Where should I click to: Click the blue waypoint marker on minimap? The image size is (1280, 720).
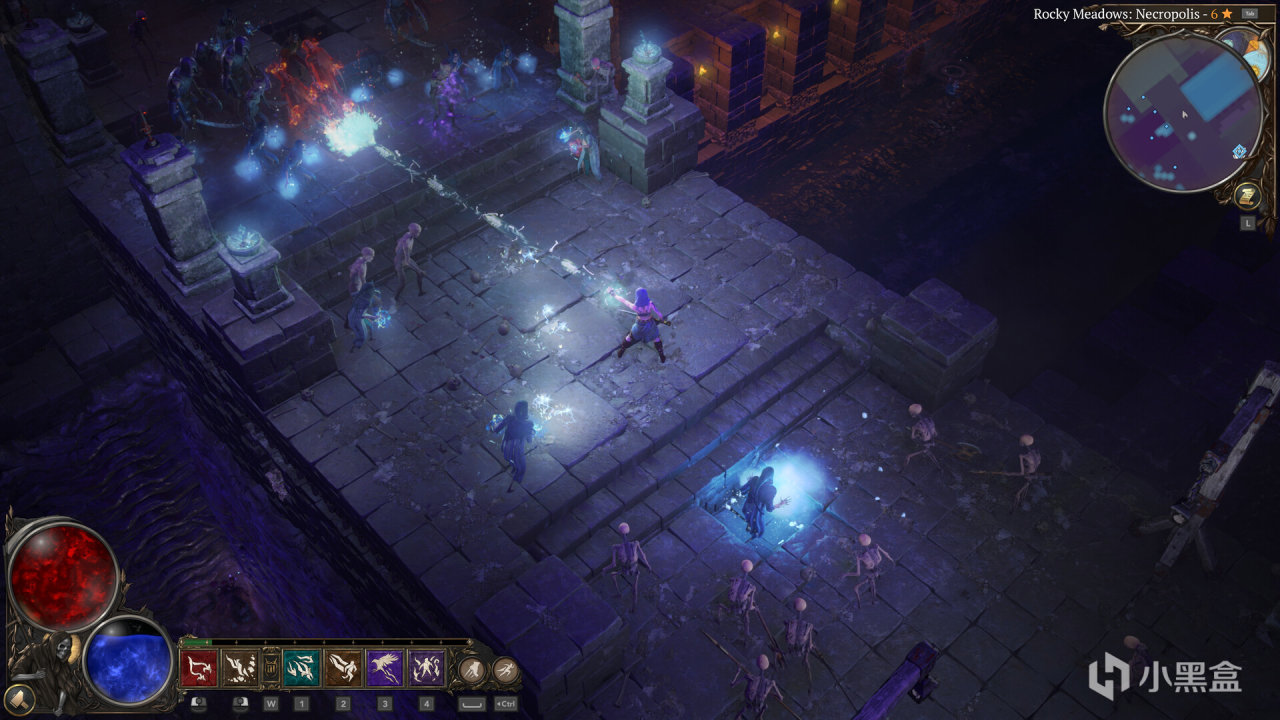pos(1240,151)
